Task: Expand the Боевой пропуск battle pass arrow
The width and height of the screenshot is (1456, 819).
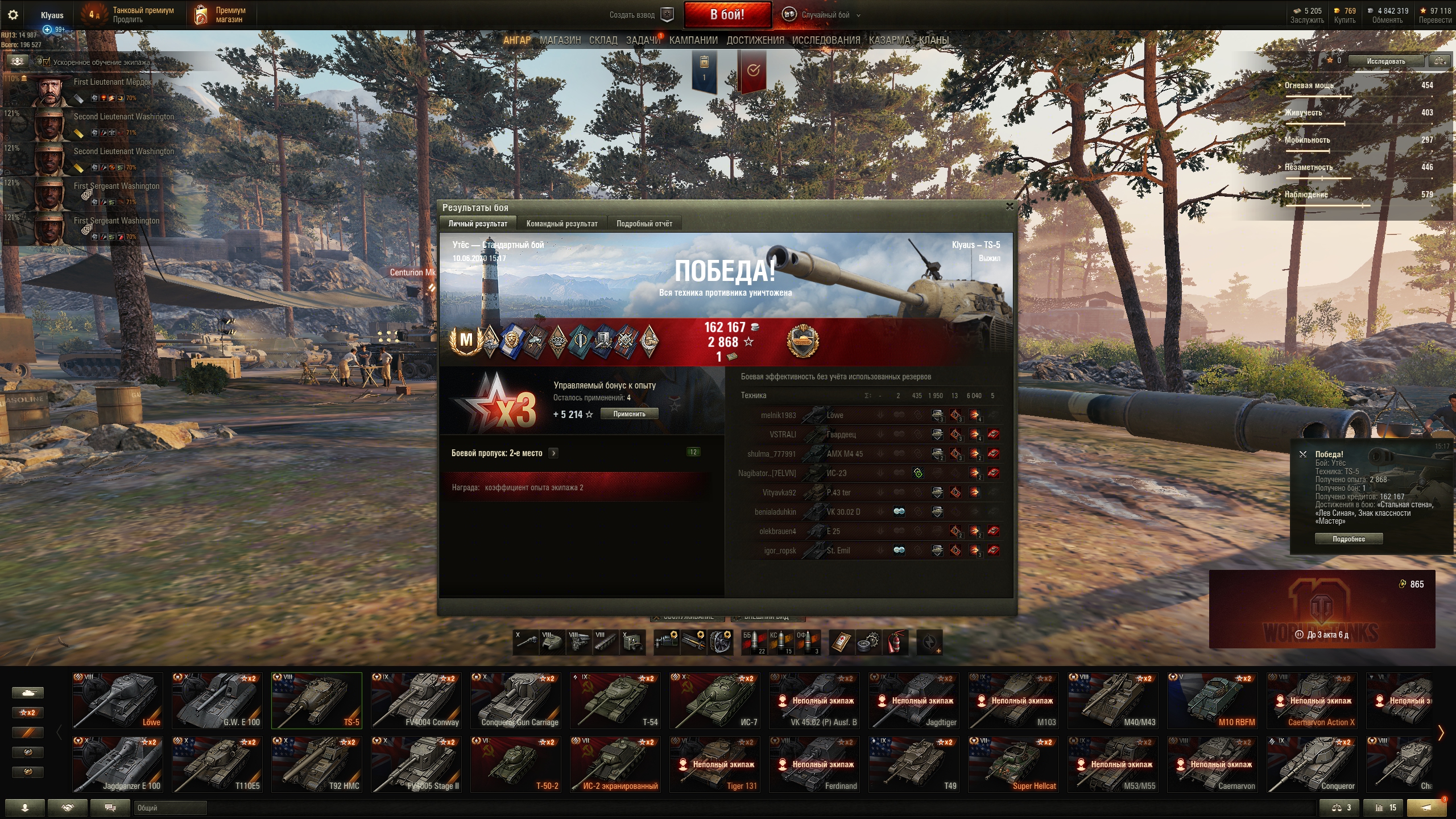Action: [x=553, y=453]
